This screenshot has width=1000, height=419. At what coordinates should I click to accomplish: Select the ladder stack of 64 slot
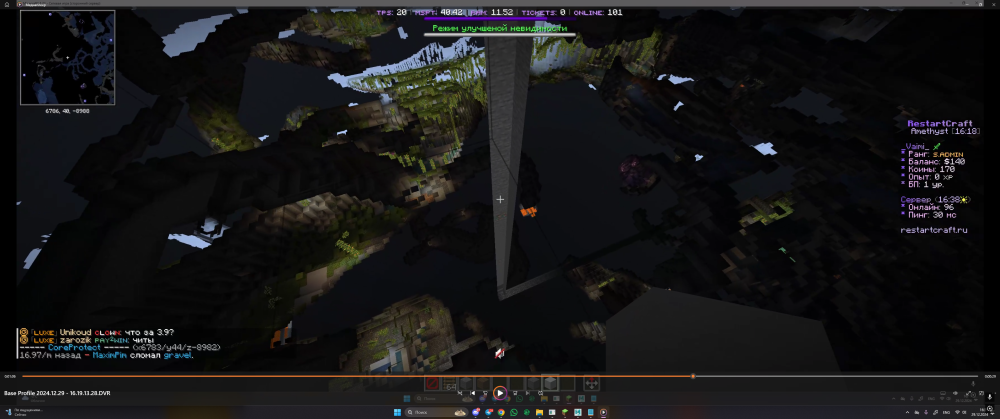click(452, 384)
